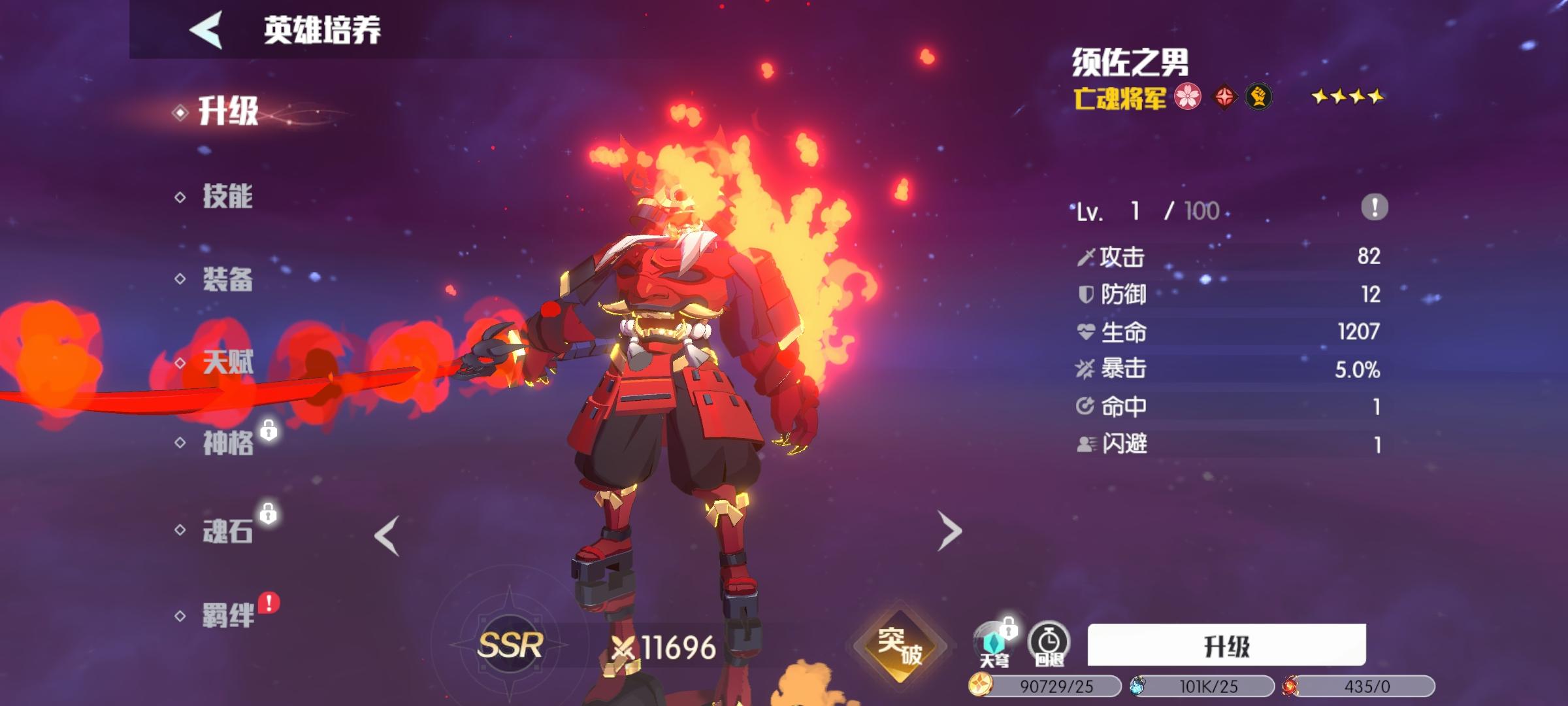Image resolution: width=1568 pixels, height=706 pixels.
Task: Show the 天赋 tab
Action: tap(227, 361)
